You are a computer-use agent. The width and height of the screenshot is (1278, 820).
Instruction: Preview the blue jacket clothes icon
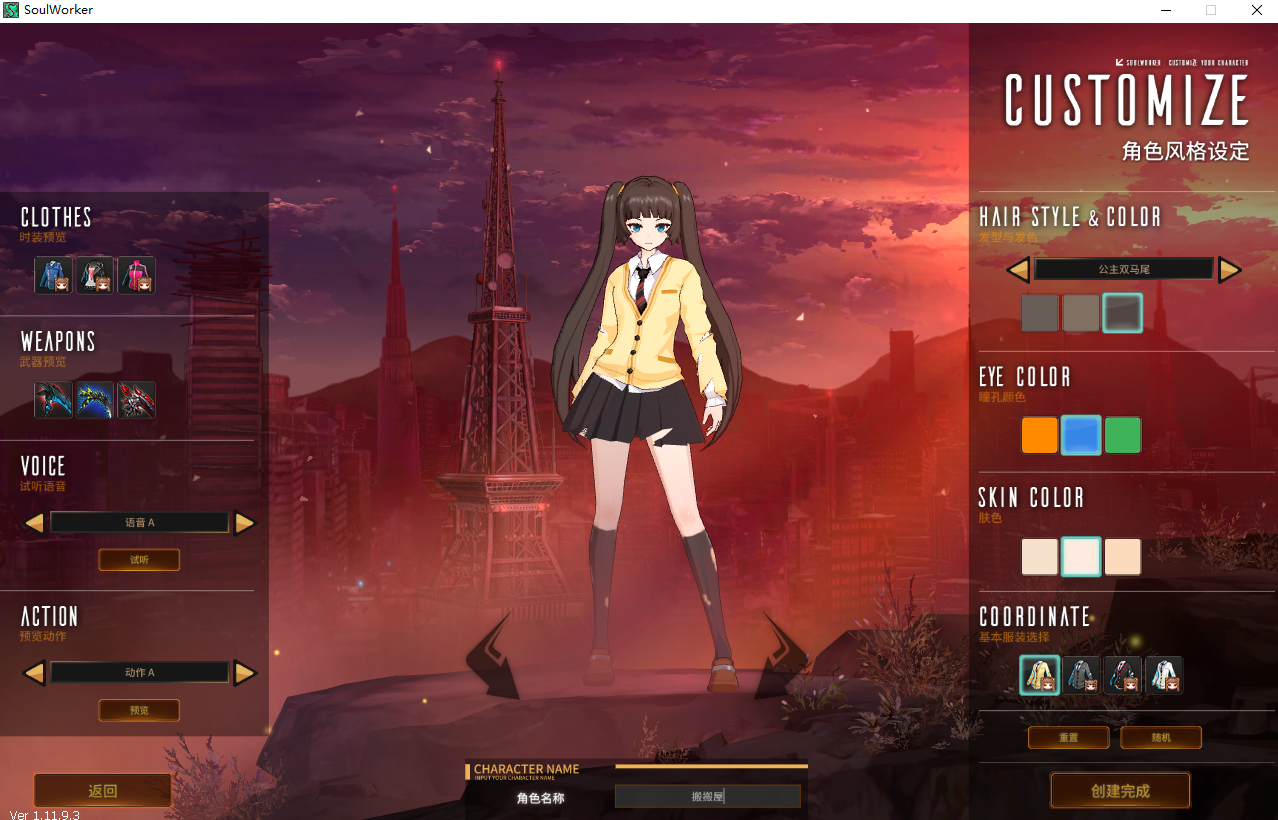(x=53, y=275)
